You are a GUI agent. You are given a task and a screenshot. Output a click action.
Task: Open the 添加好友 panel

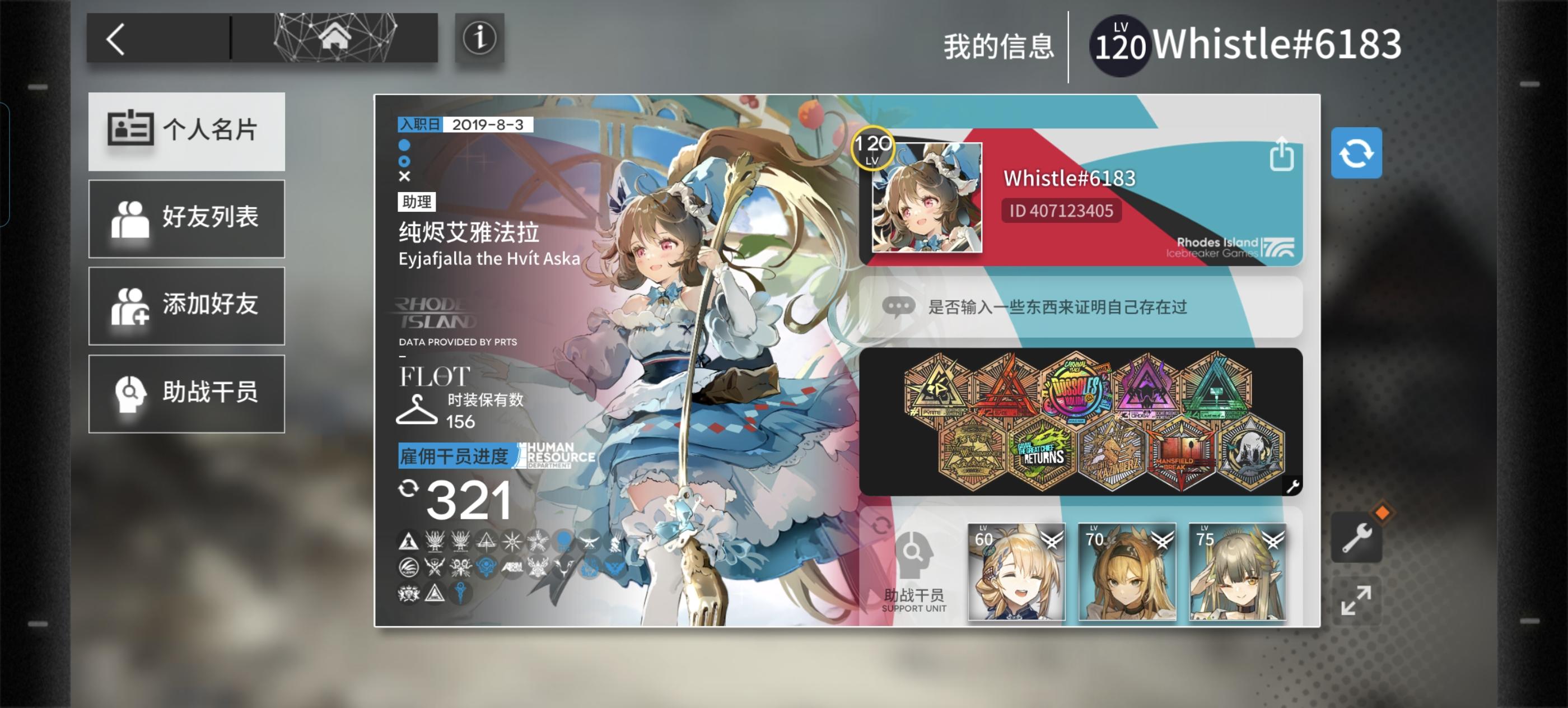[x=186, y=306]
